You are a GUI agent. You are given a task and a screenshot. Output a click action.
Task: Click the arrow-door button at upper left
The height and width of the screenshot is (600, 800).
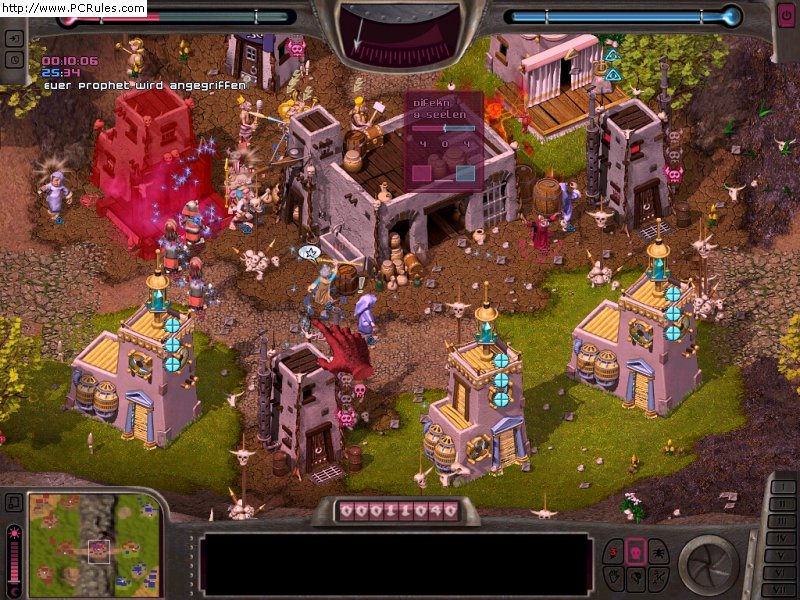click(14, 39)
